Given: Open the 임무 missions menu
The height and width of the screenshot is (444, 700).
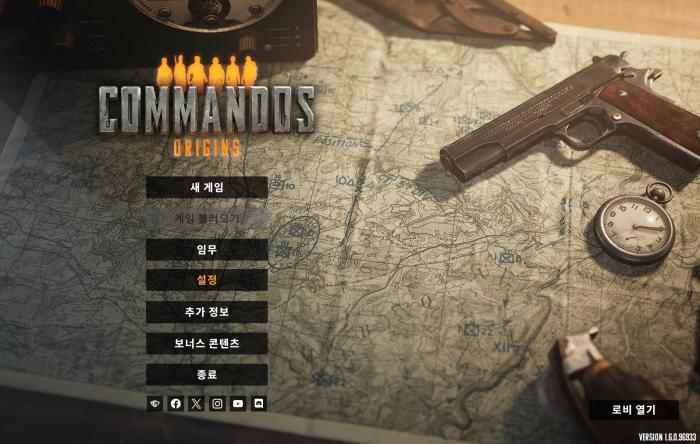Looking at the screenshot, I should [x=206, y=249].
